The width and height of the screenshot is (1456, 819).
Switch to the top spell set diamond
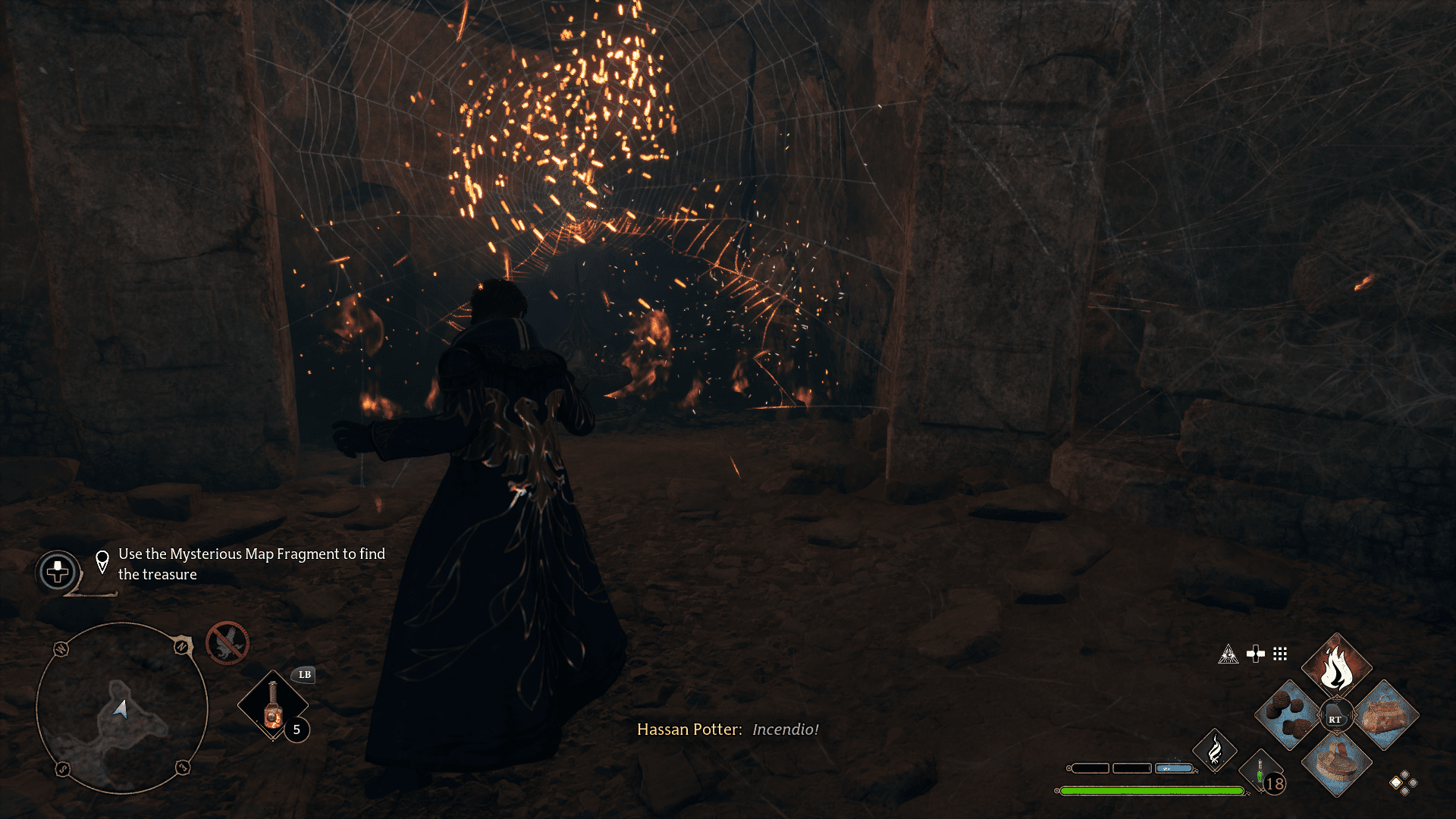tap(1404, 775)
